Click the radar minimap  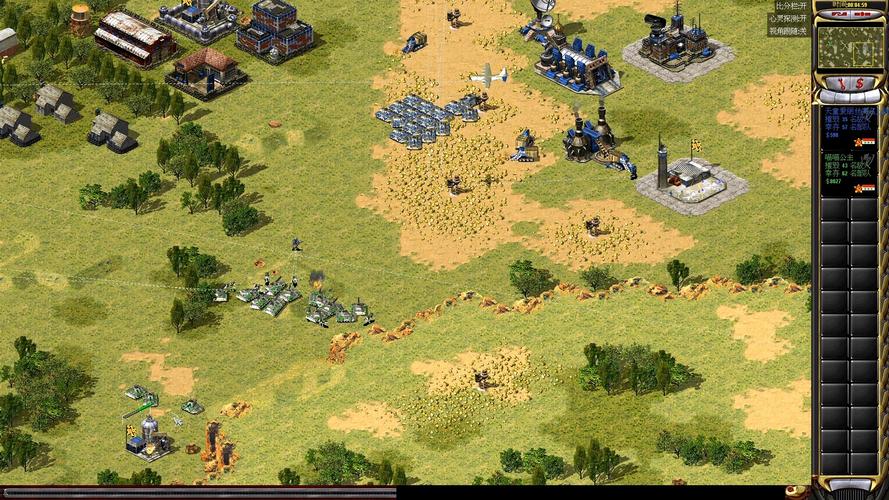click(x=849, y=46)
